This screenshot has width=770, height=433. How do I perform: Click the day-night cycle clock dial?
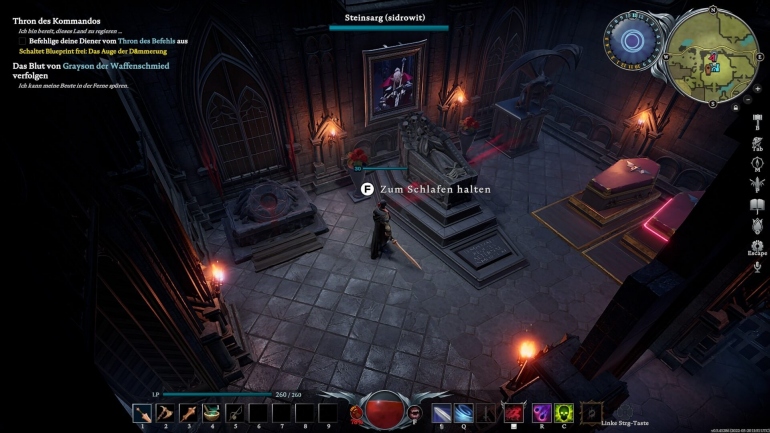(632, 42)
